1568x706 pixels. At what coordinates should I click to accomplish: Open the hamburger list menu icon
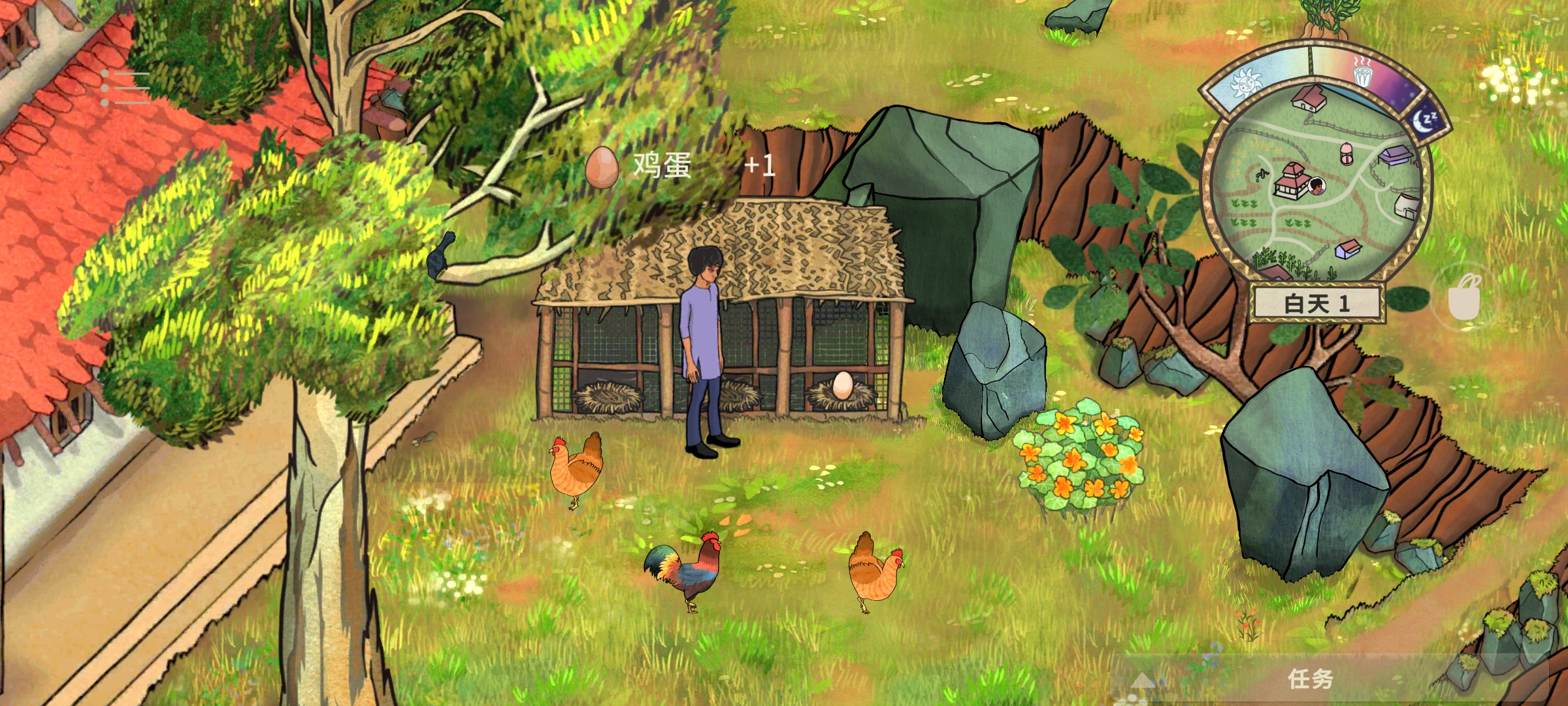125,88
